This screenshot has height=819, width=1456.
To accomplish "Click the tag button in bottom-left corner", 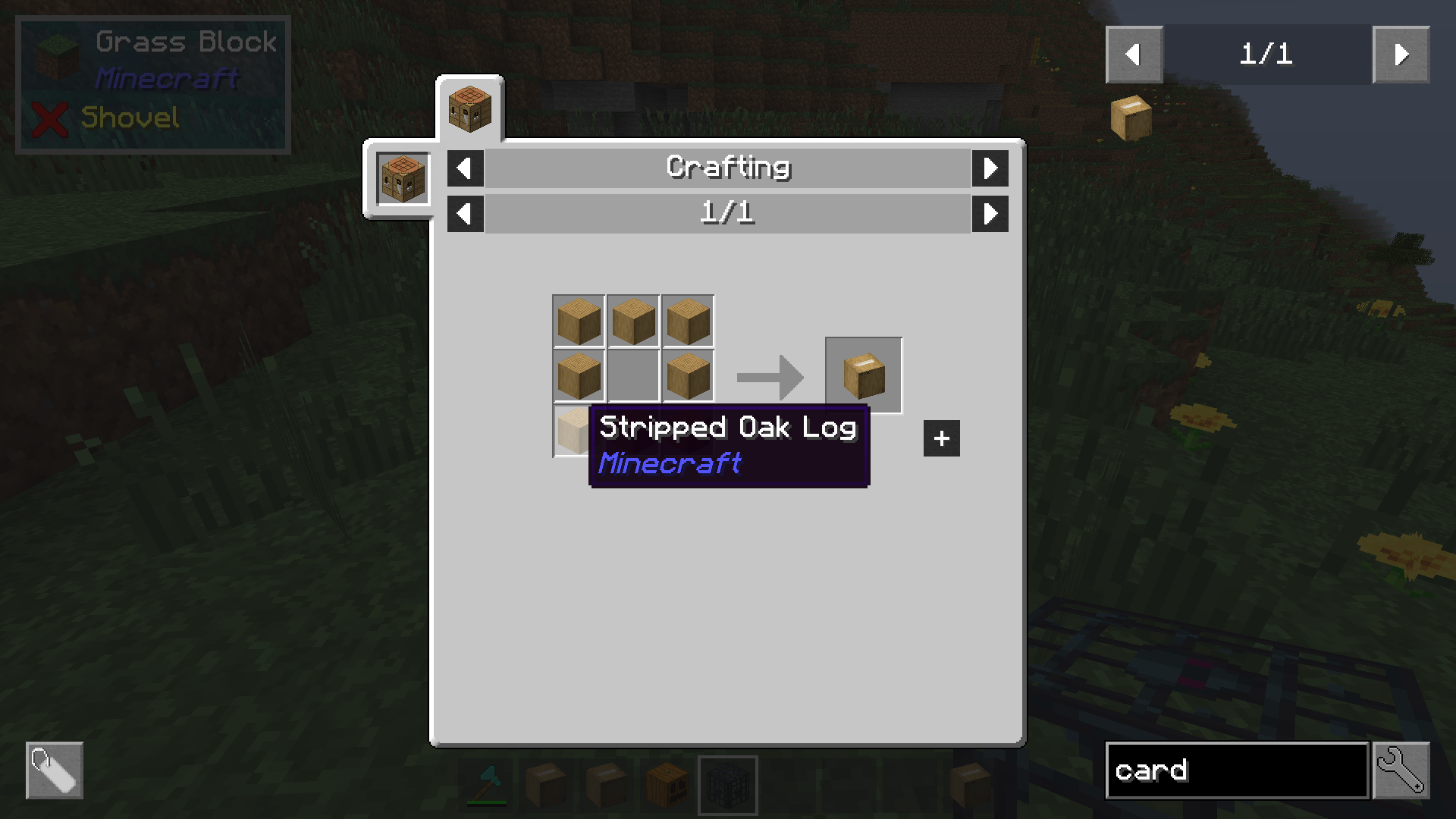I will point(55,770).
